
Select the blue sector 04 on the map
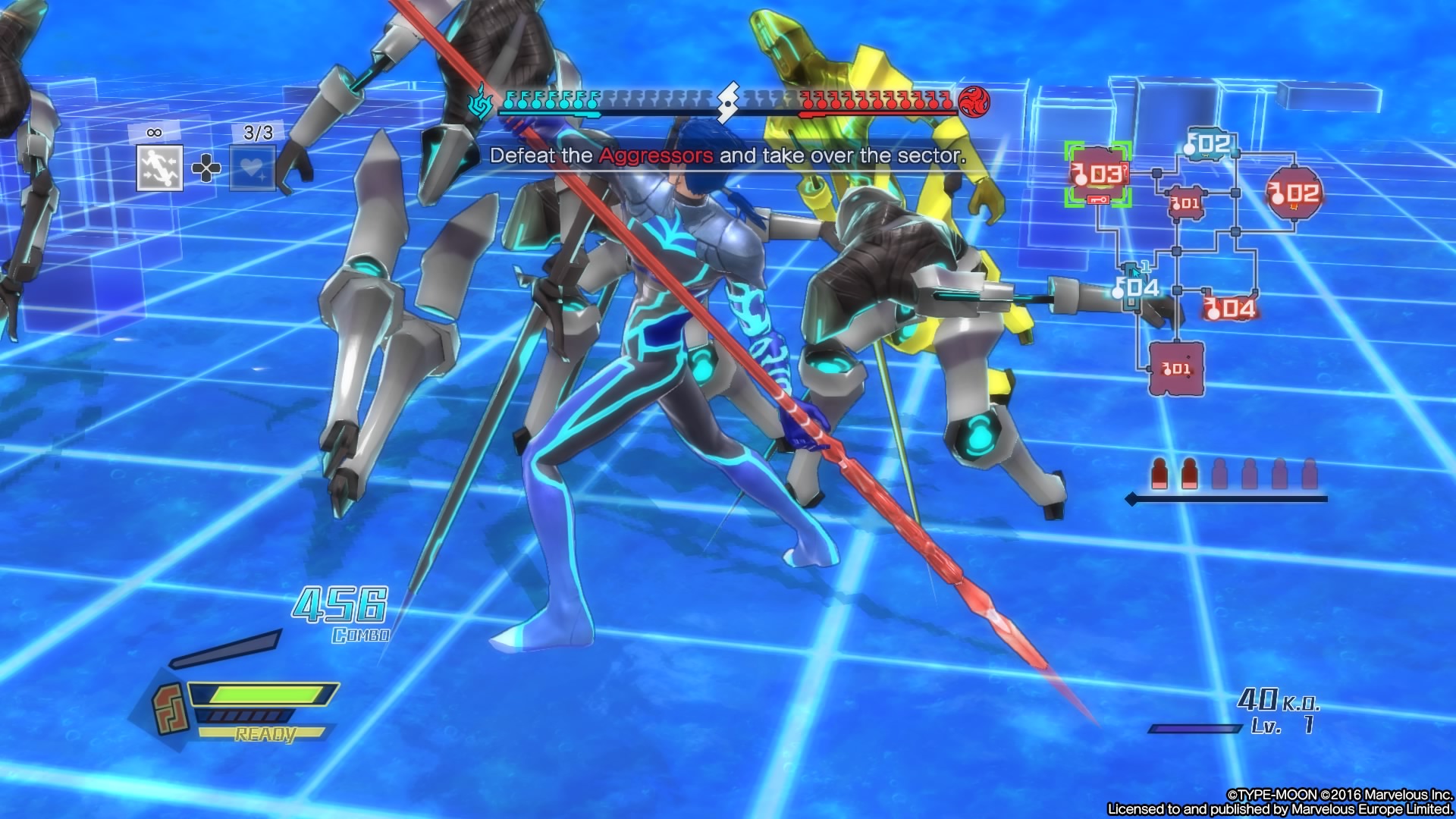[x=1137, y=287]
